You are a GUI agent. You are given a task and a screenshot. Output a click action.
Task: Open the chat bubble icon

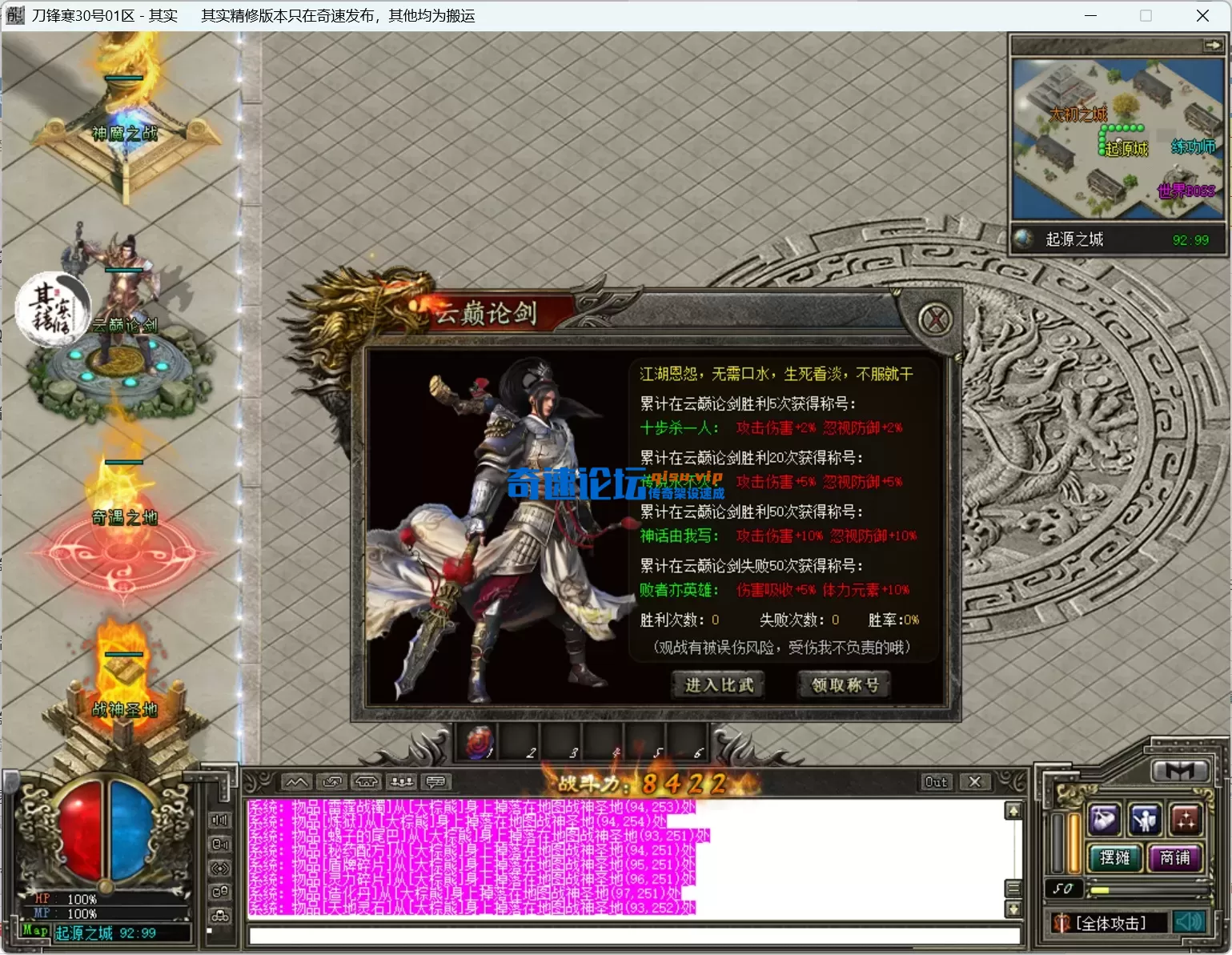[x=437, y=782]
